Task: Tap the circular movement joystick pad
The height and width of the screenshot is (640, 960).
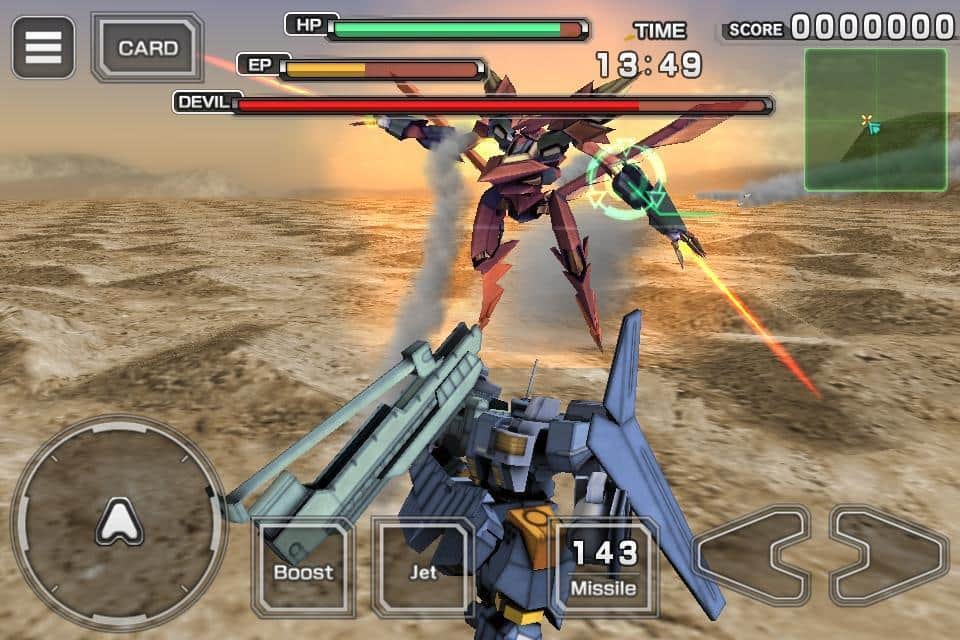Action: [119, 522]
